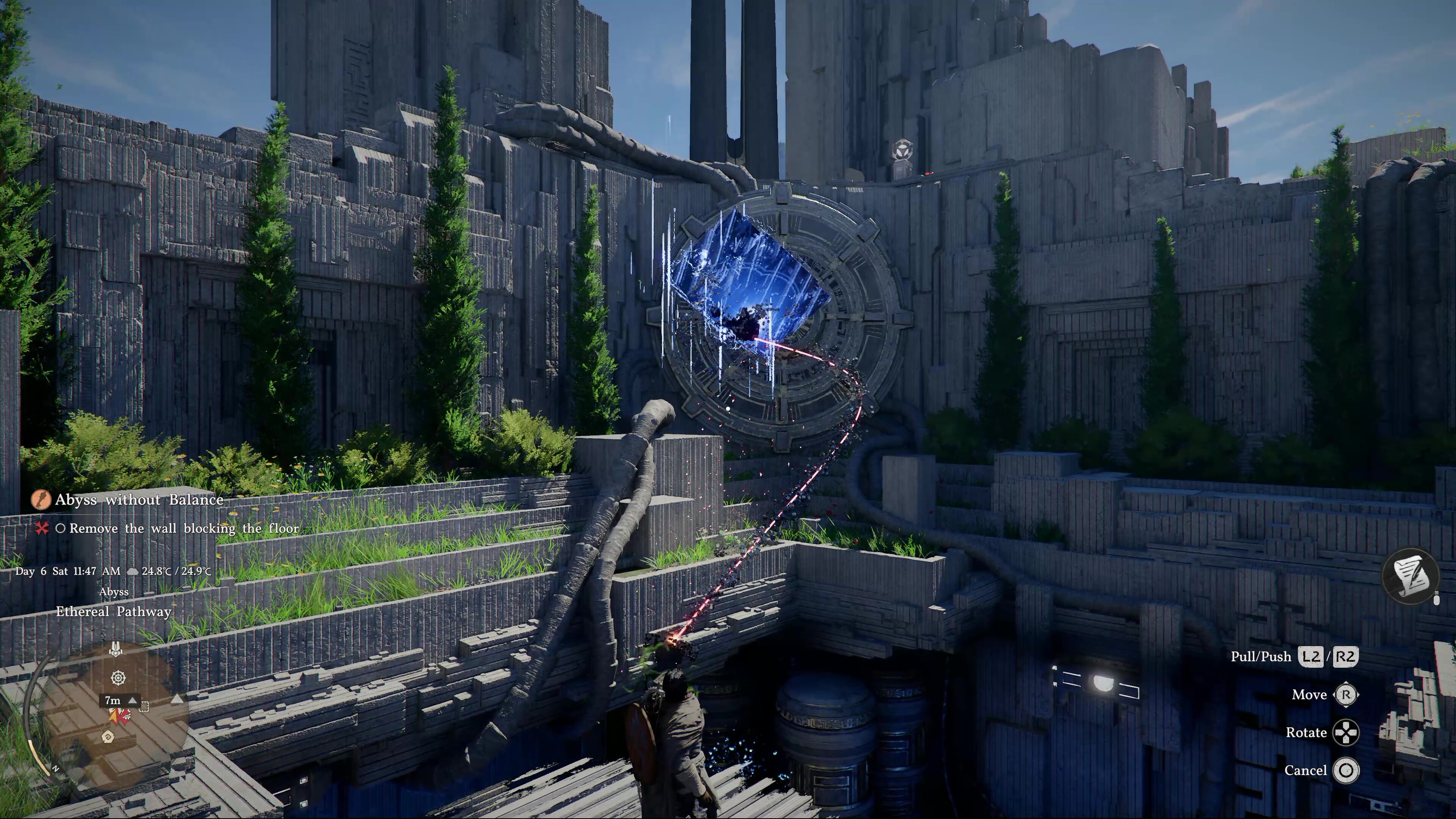1456x819 pixels.
Task: Select the tower-shaped marker atop the minimap
Action: click(x=115, y=650)
